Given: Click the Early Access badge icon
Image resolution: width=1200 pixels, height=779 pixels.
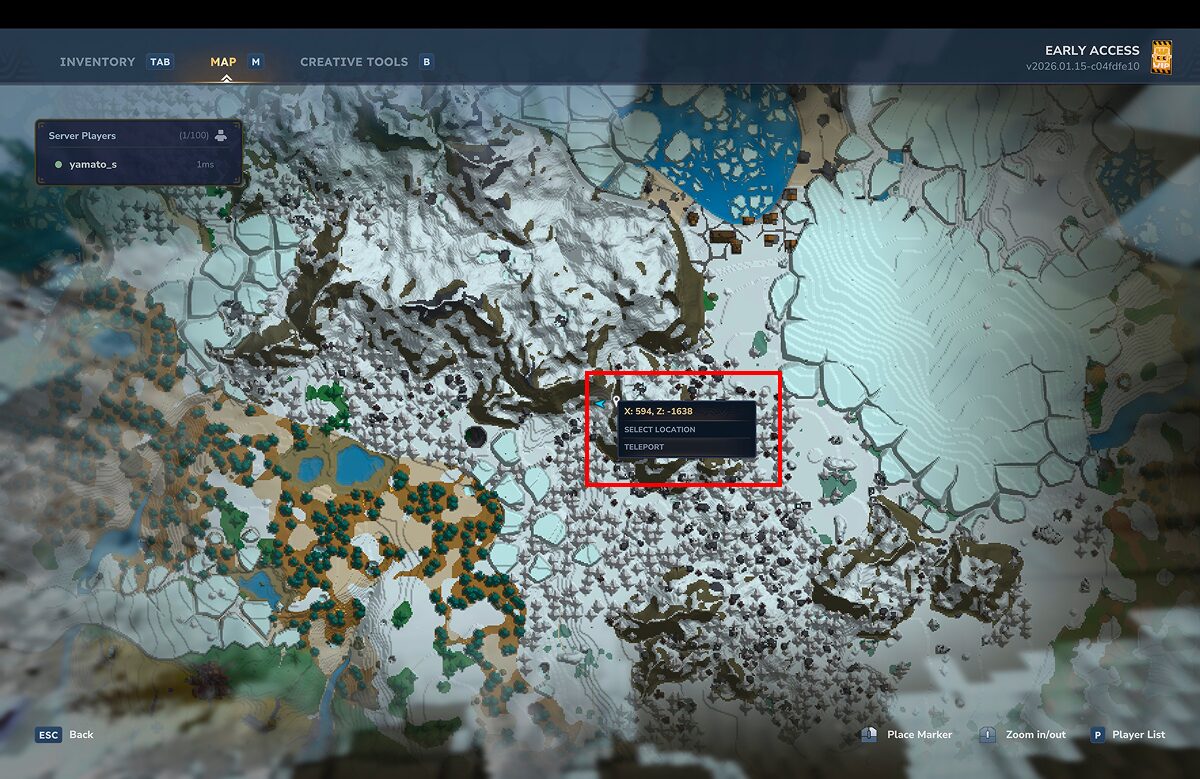Looking at the screenshot, I should point(1162,57).
